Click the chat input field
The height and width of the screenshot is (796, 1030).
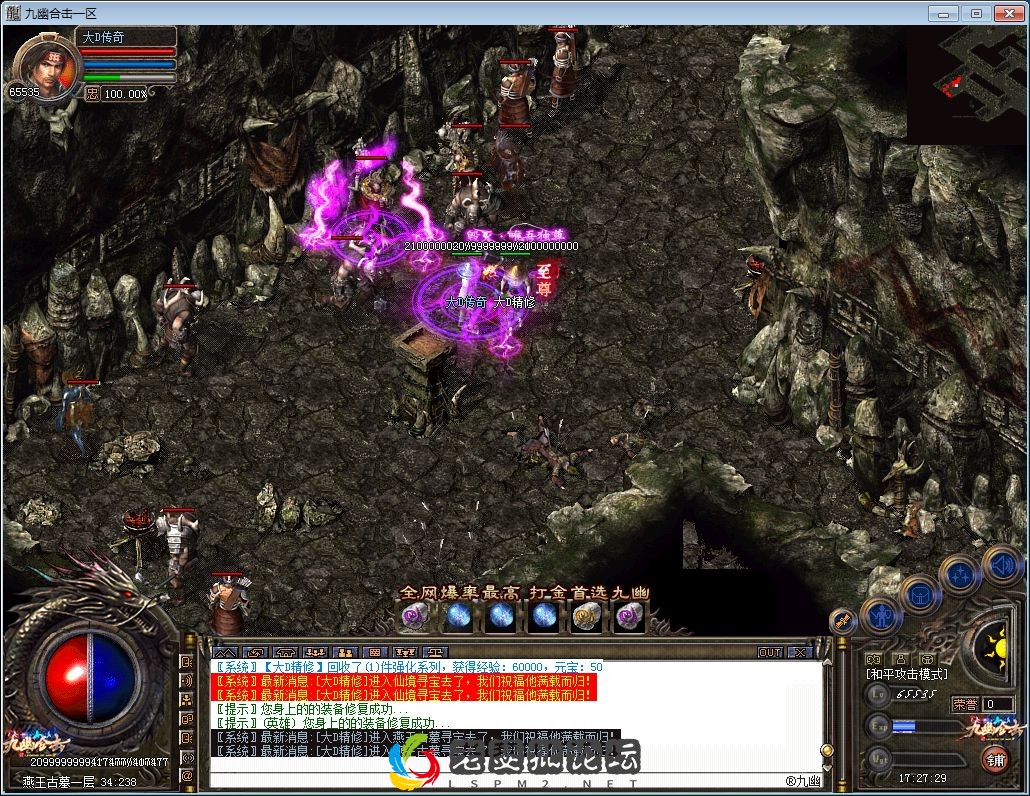click(x=500, y=778)
